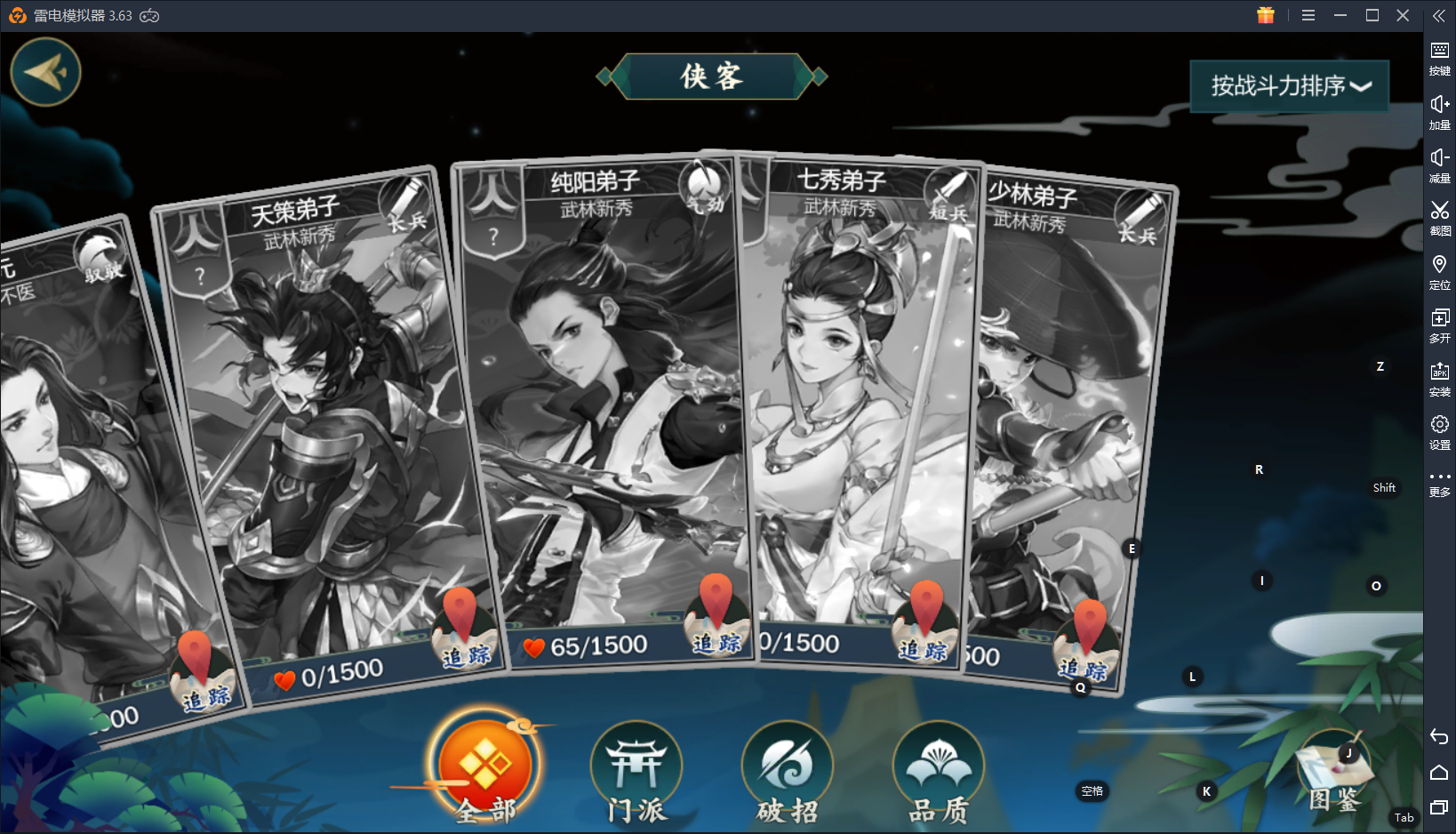The image size is (1456, 834).
Task: Go back using the arrow button
Action: 45,72
